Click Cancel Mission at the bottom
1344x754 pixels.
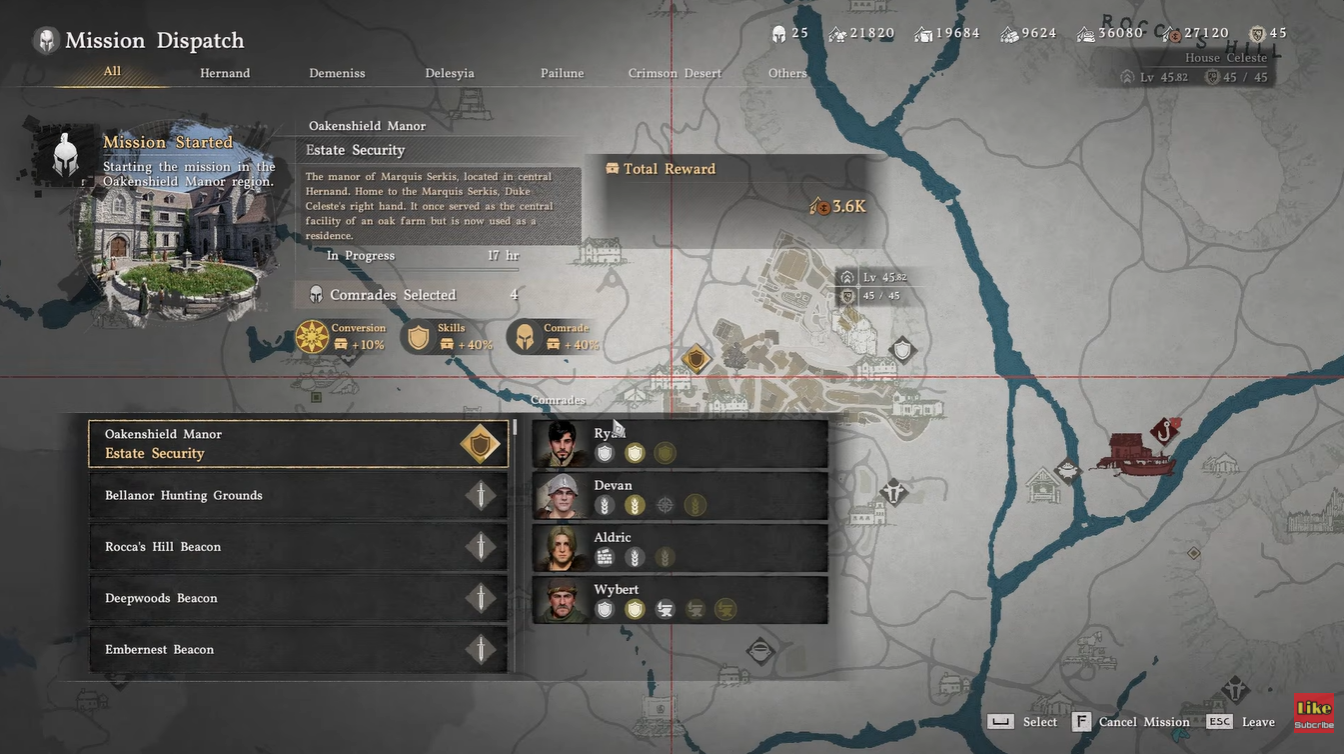[1134, 721]
